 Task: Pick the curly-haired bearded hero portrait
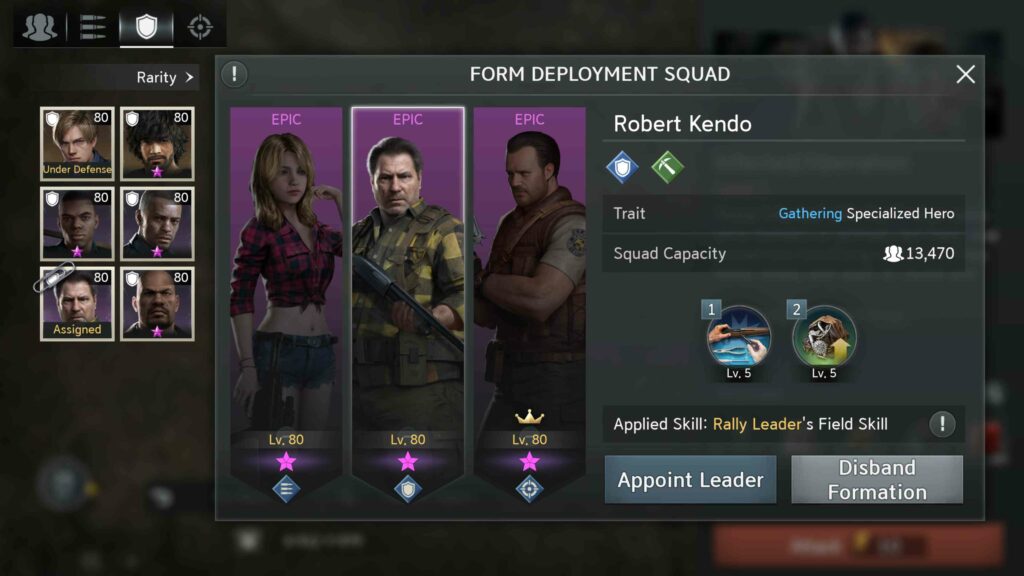tap(157, 143)
